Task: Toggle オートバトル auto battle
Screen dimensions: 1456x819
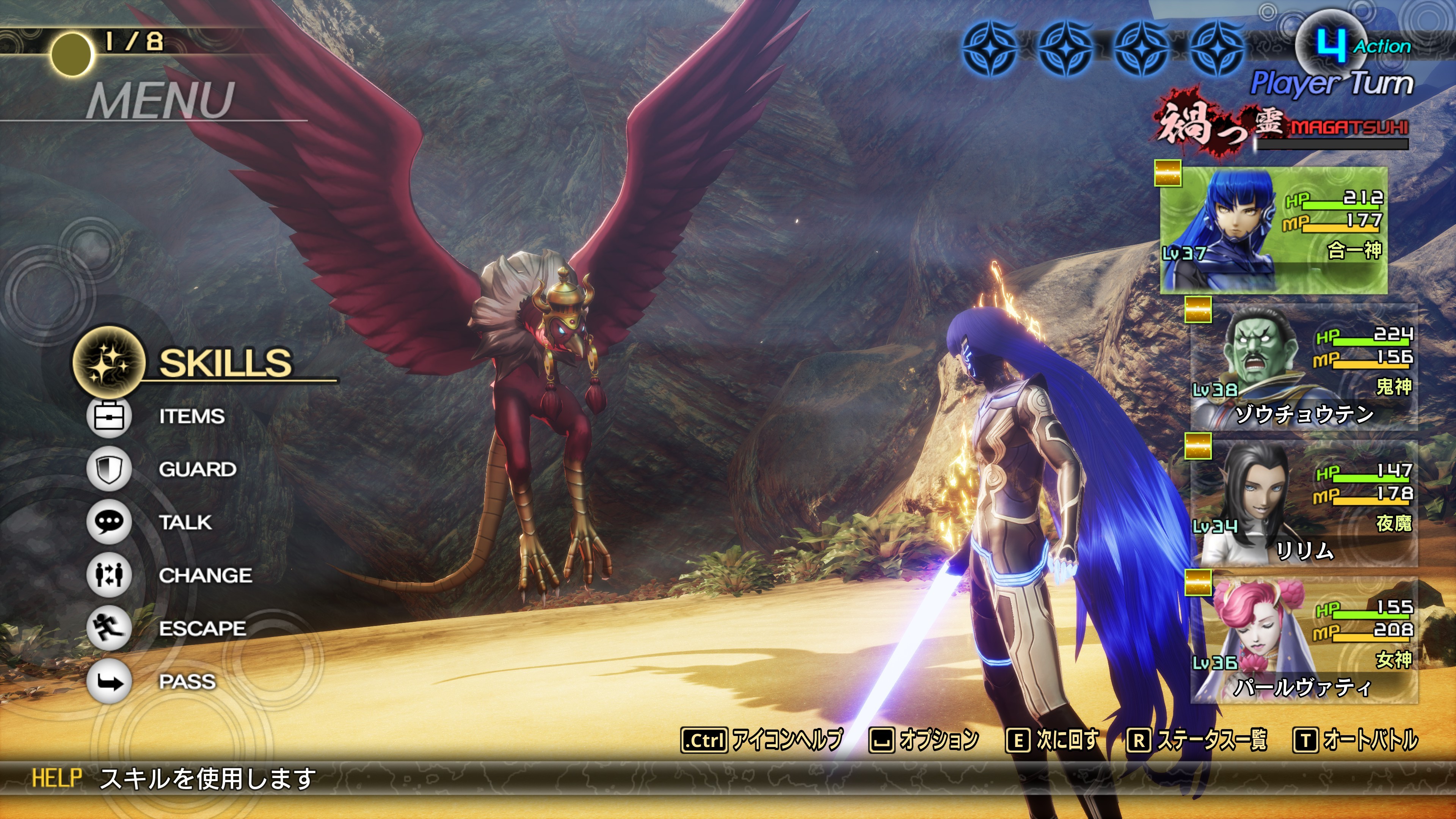Action: click(1356, 740)
